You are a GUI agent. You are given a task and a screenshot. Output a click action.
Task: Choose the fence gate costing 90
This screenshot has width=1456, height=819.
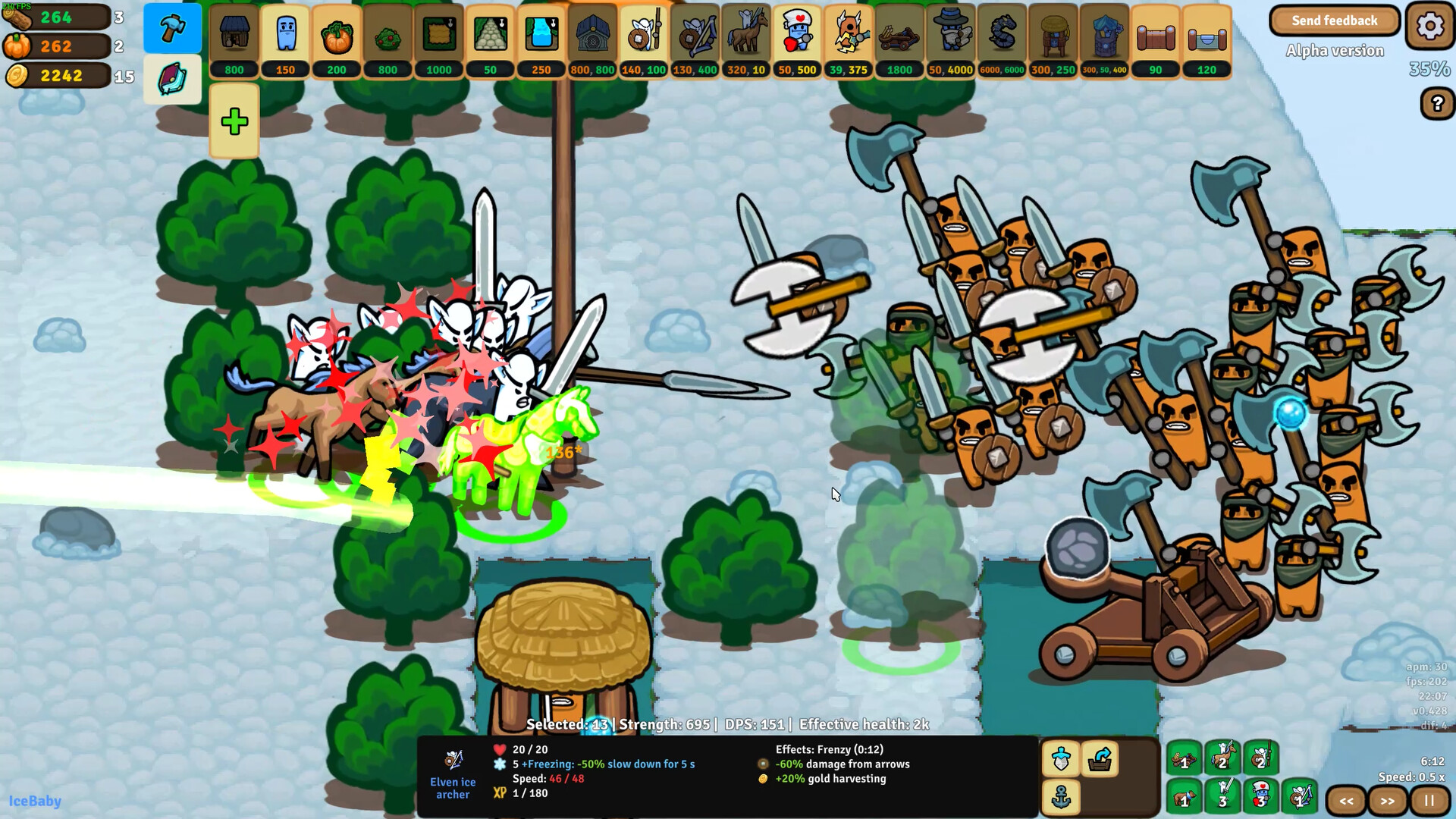1155,34
